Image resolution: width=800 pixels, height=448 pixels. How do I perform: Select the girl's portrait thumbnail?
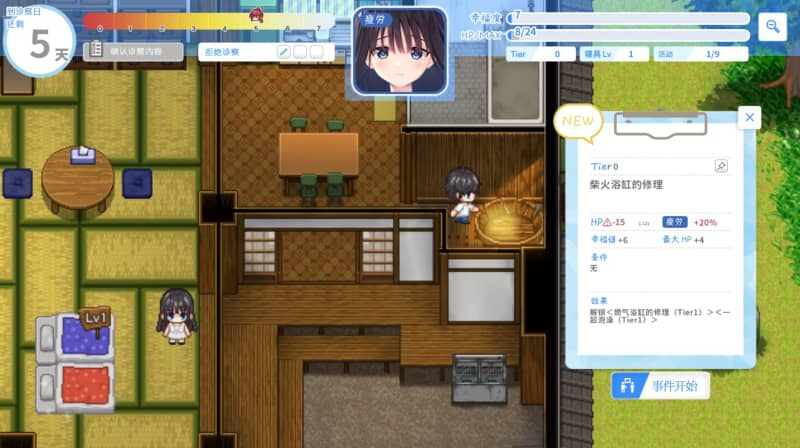(x=398, y=52)
